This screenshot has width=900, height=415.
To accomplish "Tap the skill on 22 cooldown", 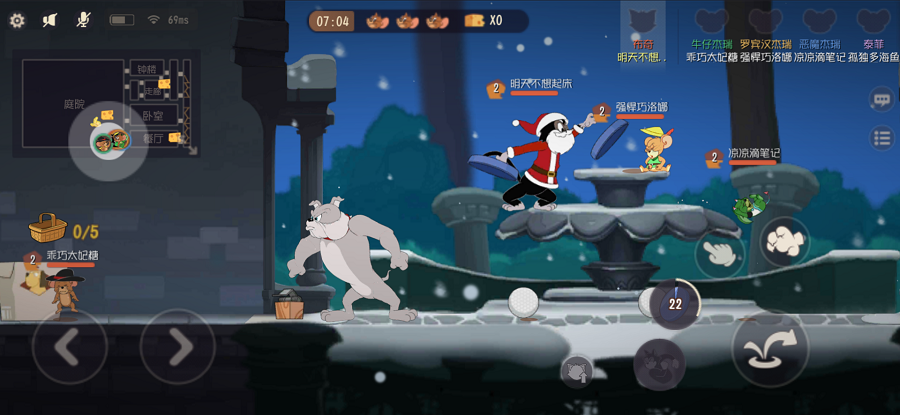I will [x=675, y=302].
